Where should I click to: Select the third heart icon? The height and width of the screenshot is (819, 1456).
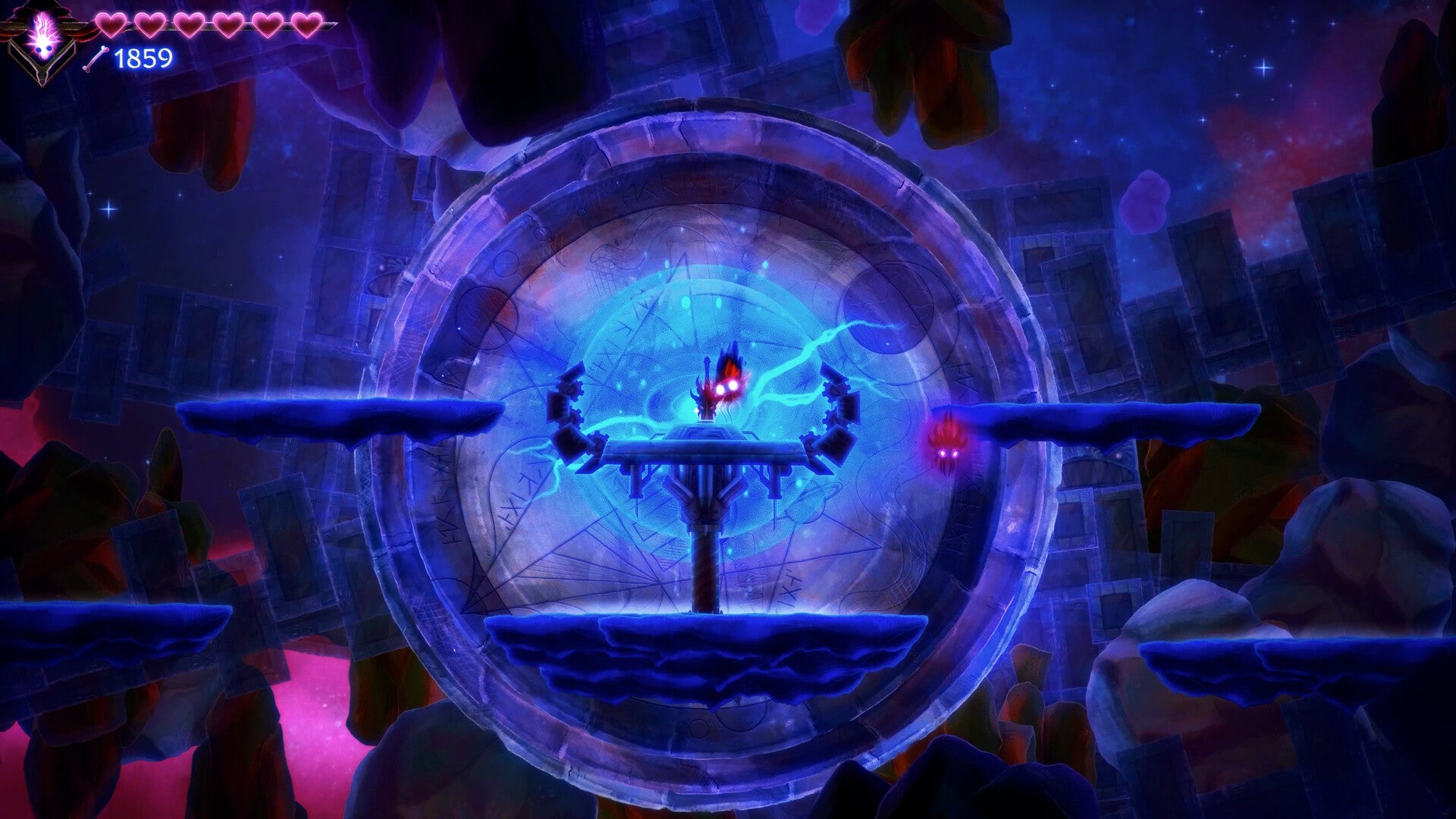(x=190, y=25)
